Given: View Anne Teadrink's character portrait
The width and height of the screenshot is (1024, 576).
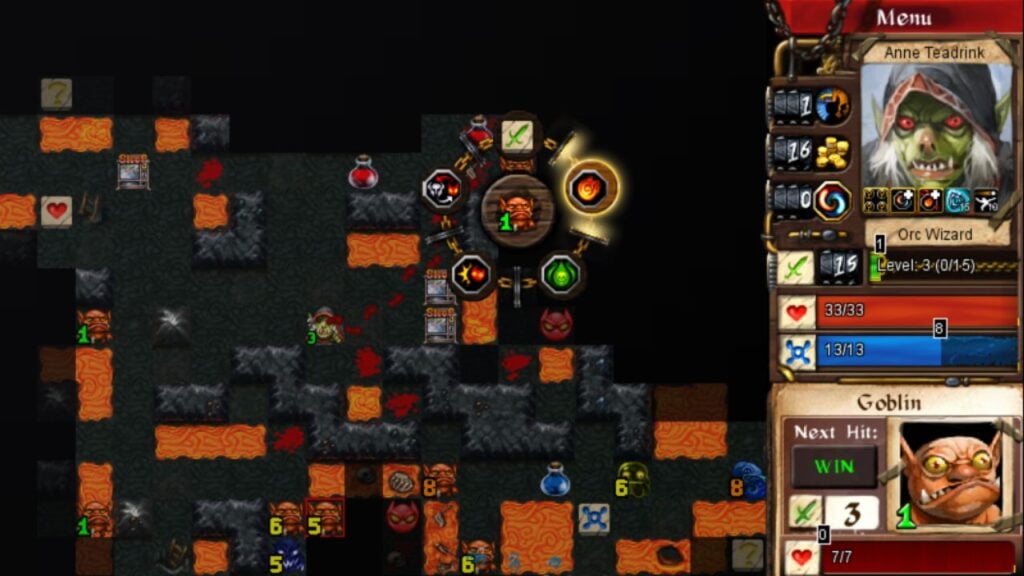Looking at the screenshot, I should click(x=936, y=123).
